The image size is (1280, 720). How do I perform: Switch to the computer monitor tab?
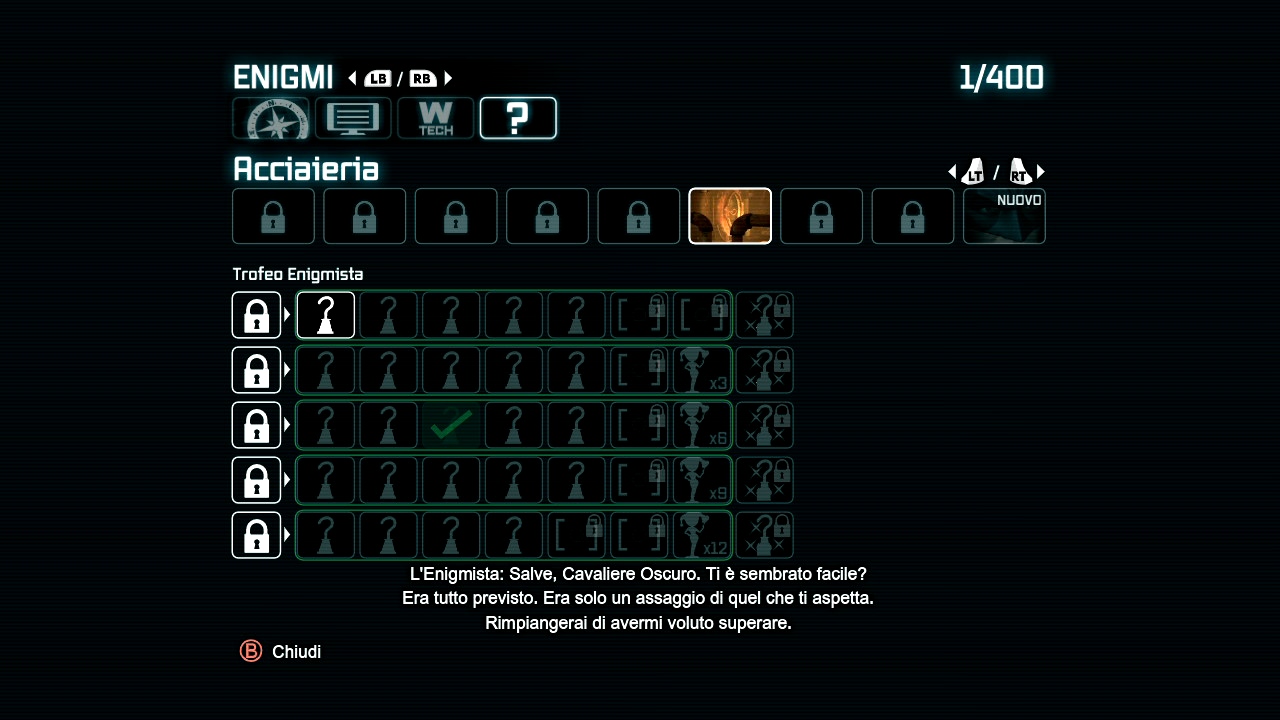(353, 119)
